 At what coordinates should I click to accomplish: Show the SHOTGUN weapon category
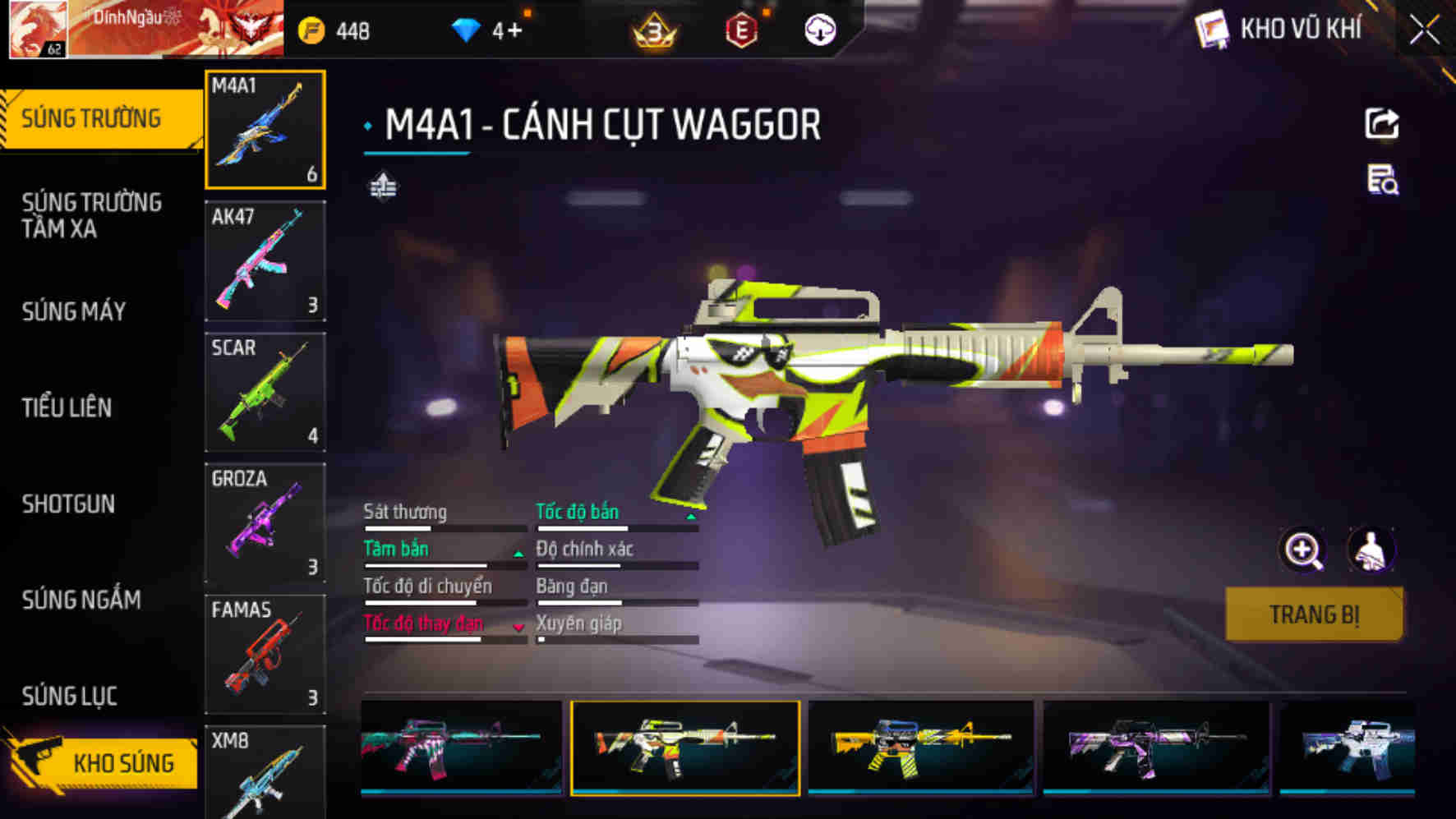tap(68, 504)
